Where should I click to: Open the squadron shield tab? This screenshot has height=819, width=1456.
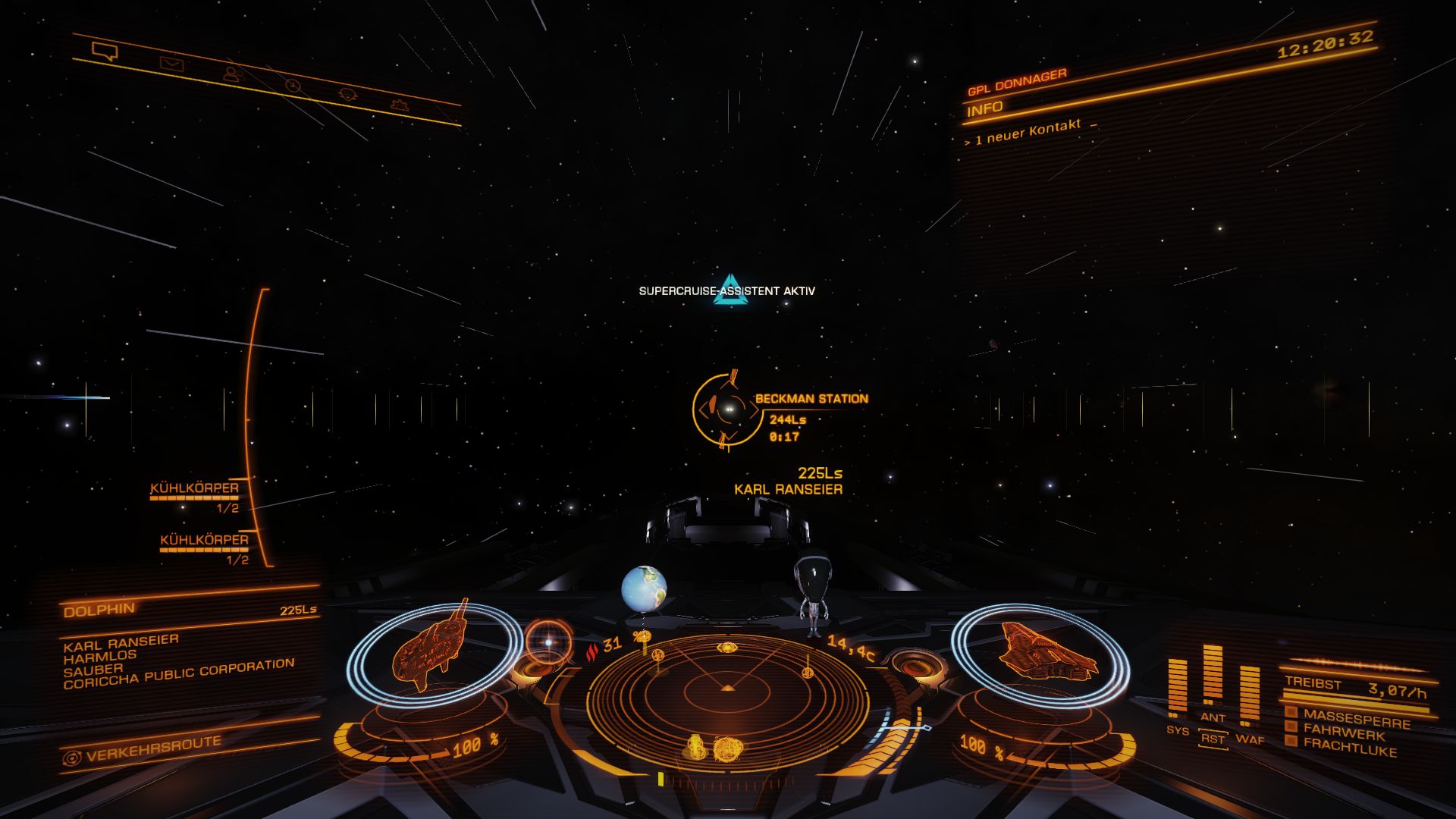(x=348, y=95)
